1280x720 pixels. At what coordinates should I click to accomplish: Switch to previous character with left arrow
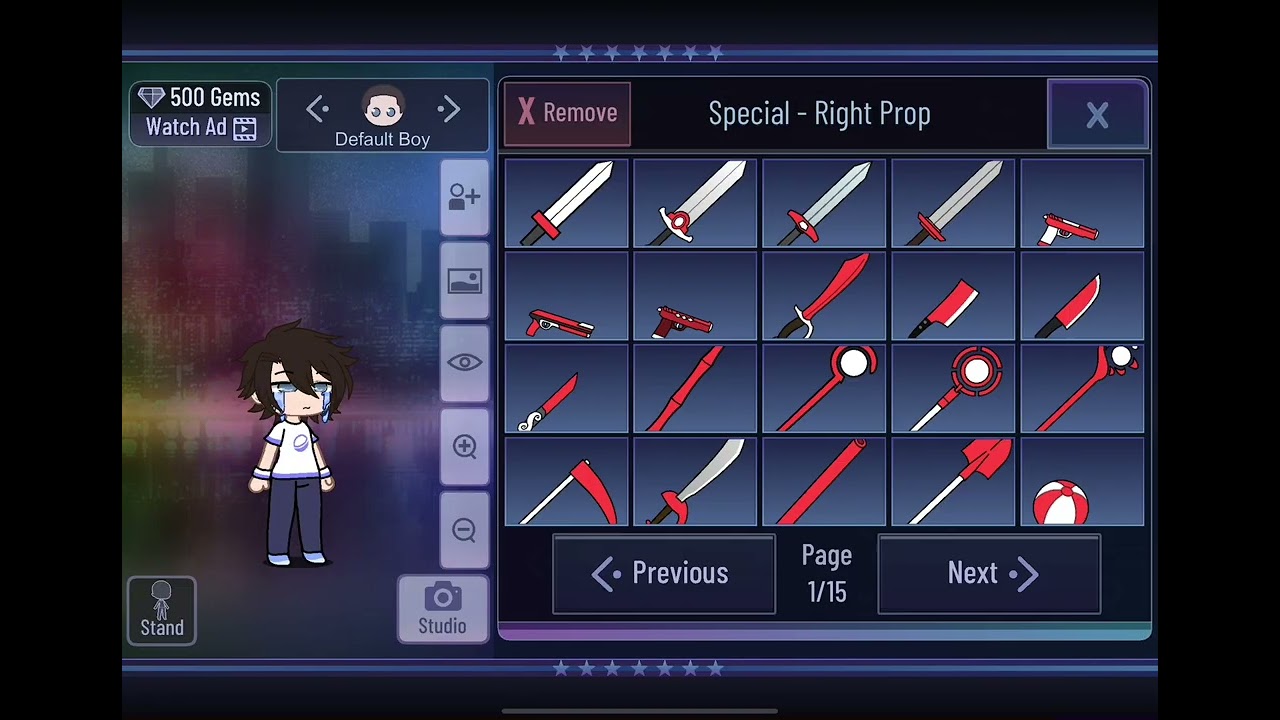(317, 109)
